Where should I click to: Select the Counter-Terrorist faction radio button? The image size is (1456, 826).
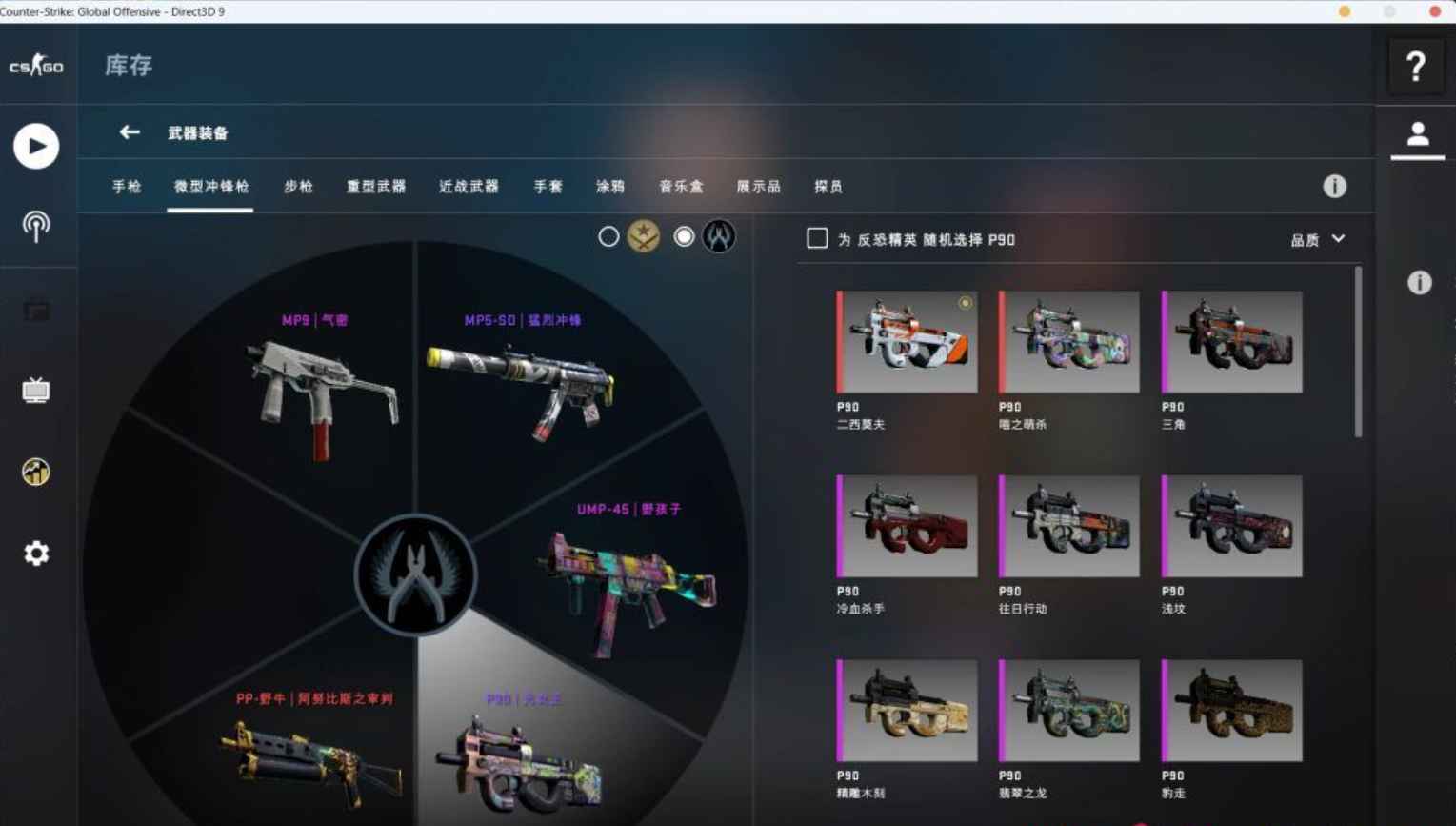click(684, 236)
